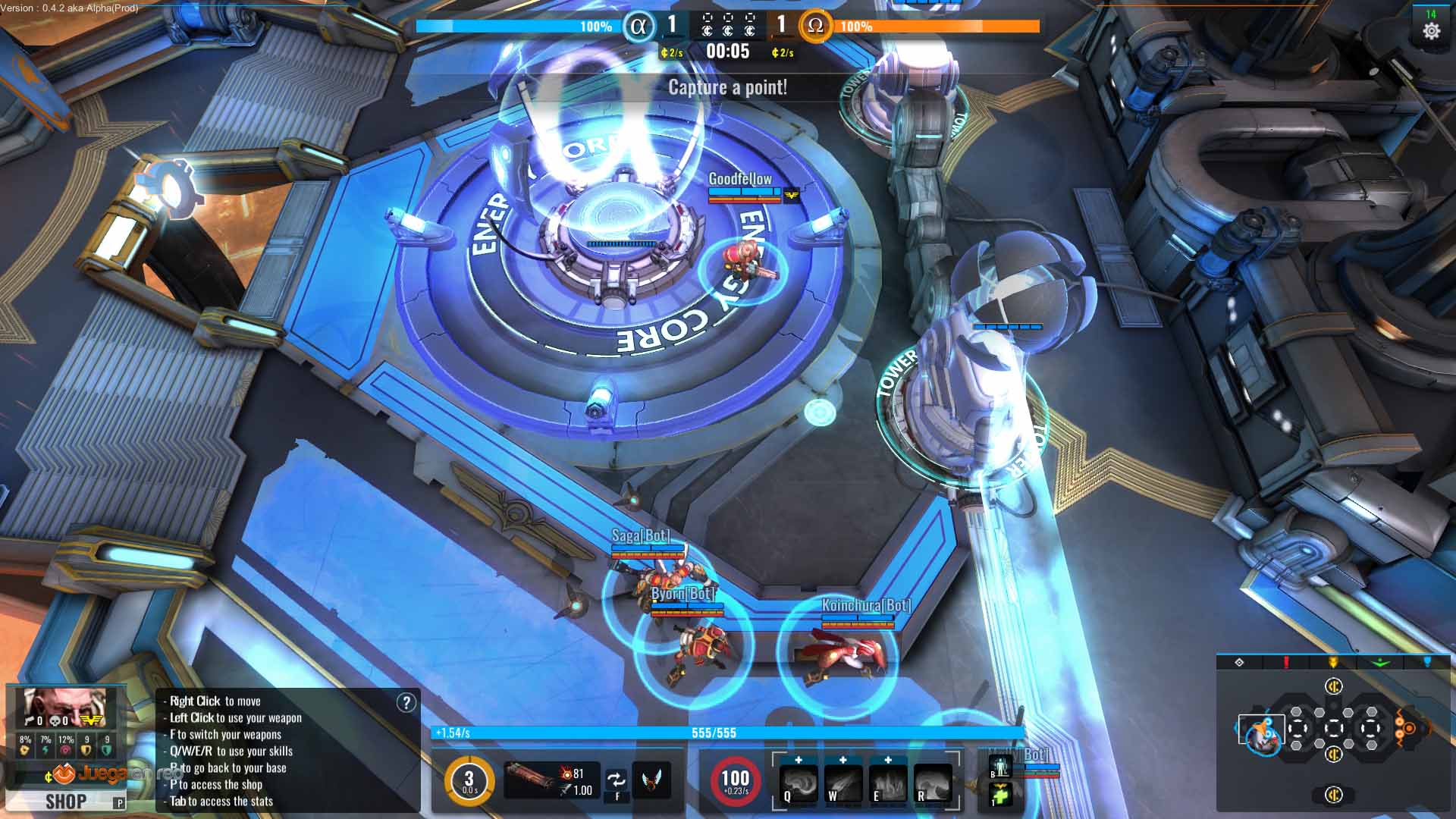Click the plus button above E skill
The image size is (1456, 819).
(x=888, y=759)
